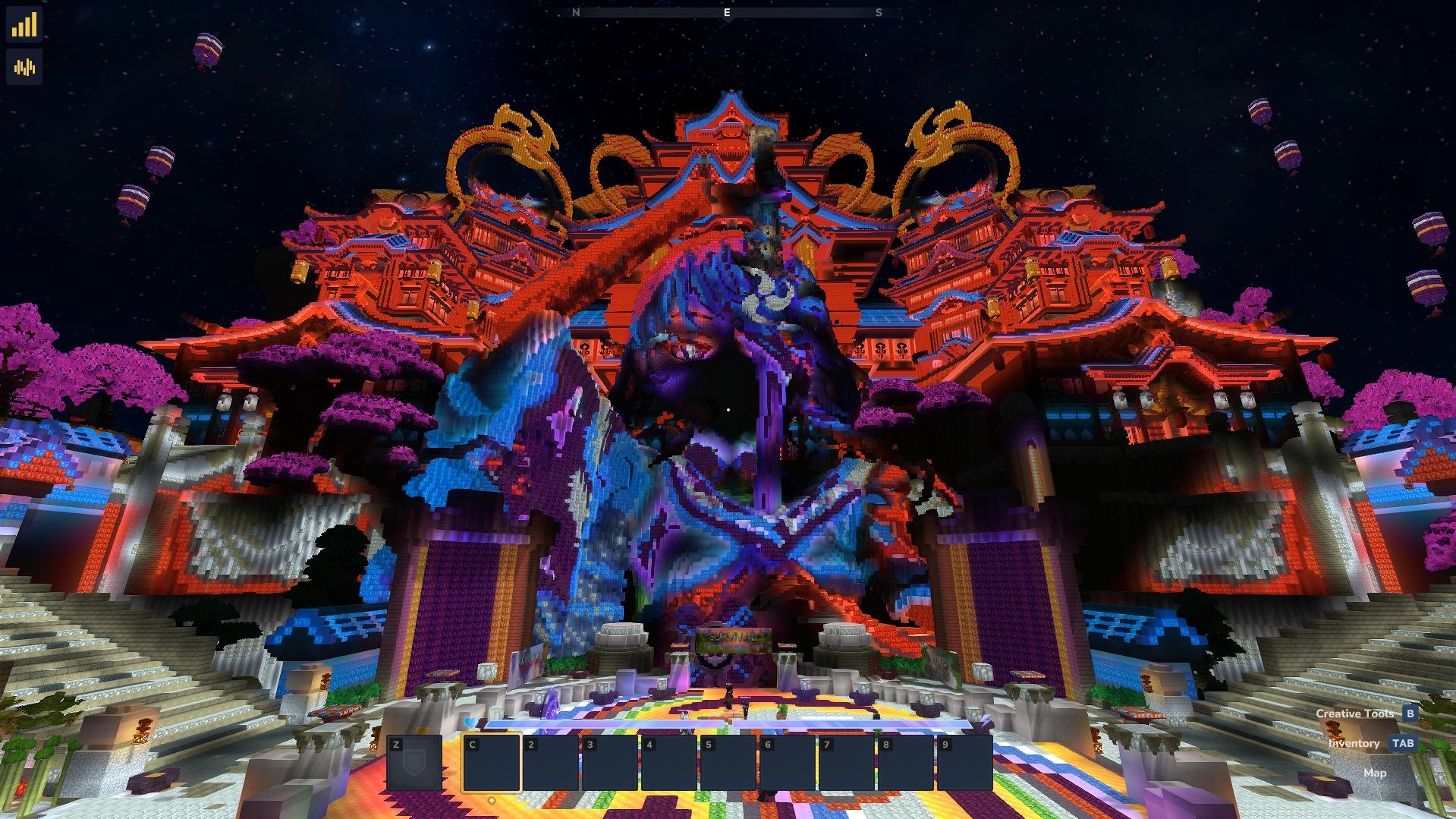Open the Map from the bottom-right label
The width and height of the screenshot is (1456, 819).
[x=1375, y=773]
